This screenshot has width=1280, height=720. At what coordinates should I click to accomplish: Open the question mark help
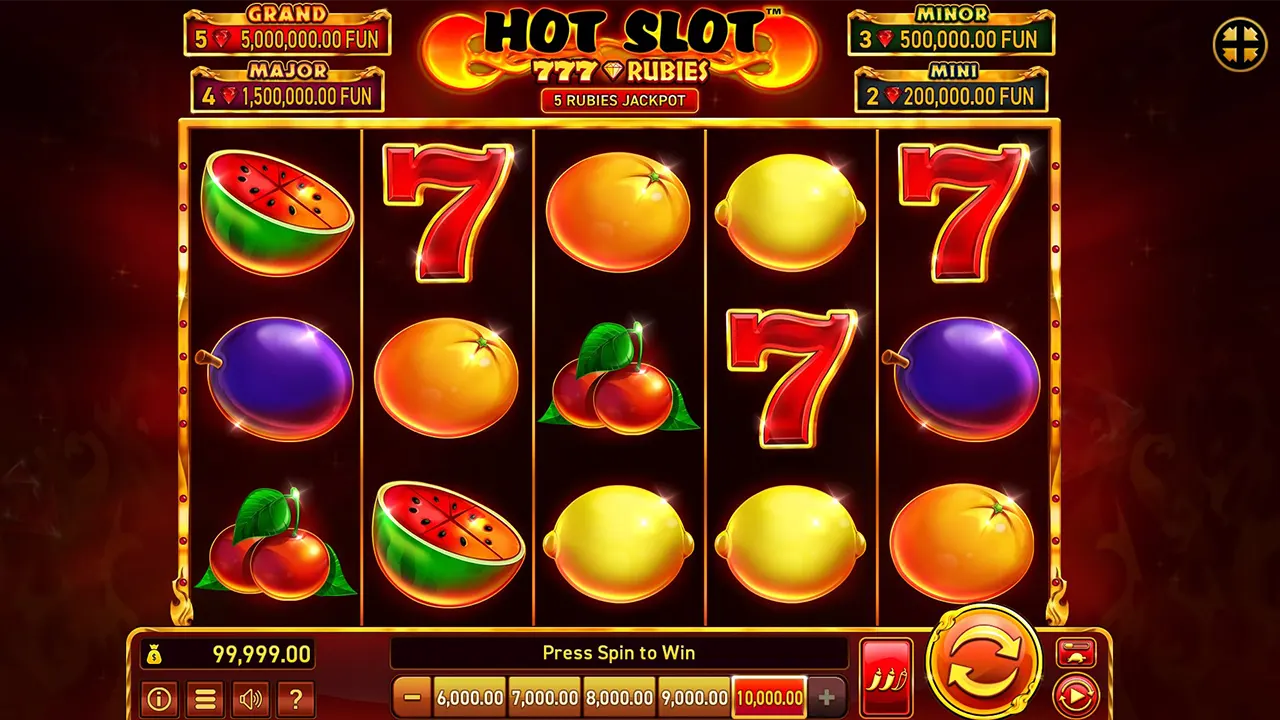(x=296, y=698)
